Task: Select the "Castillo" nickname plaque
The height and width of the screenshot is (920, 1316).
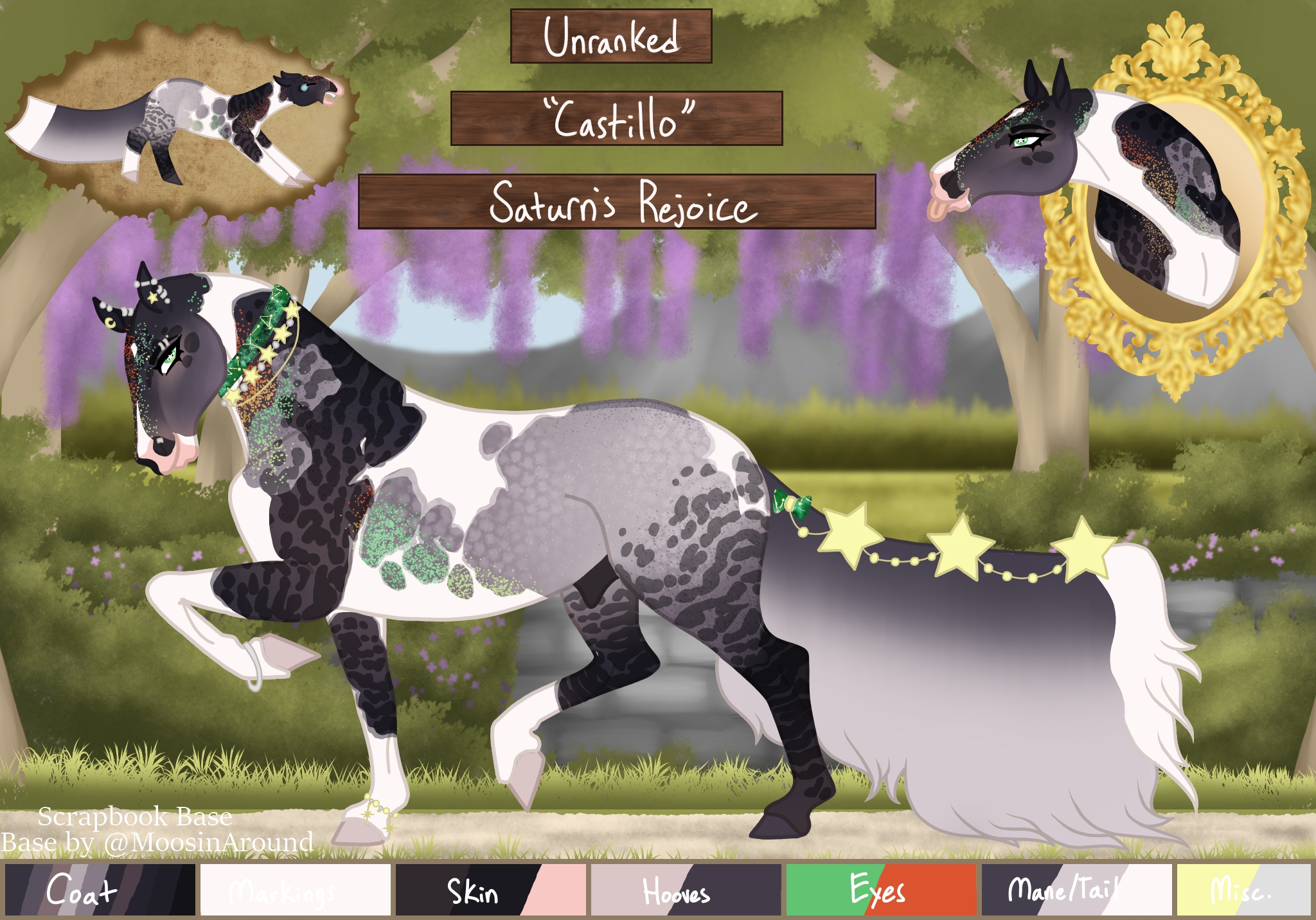Action: point(617,118)
